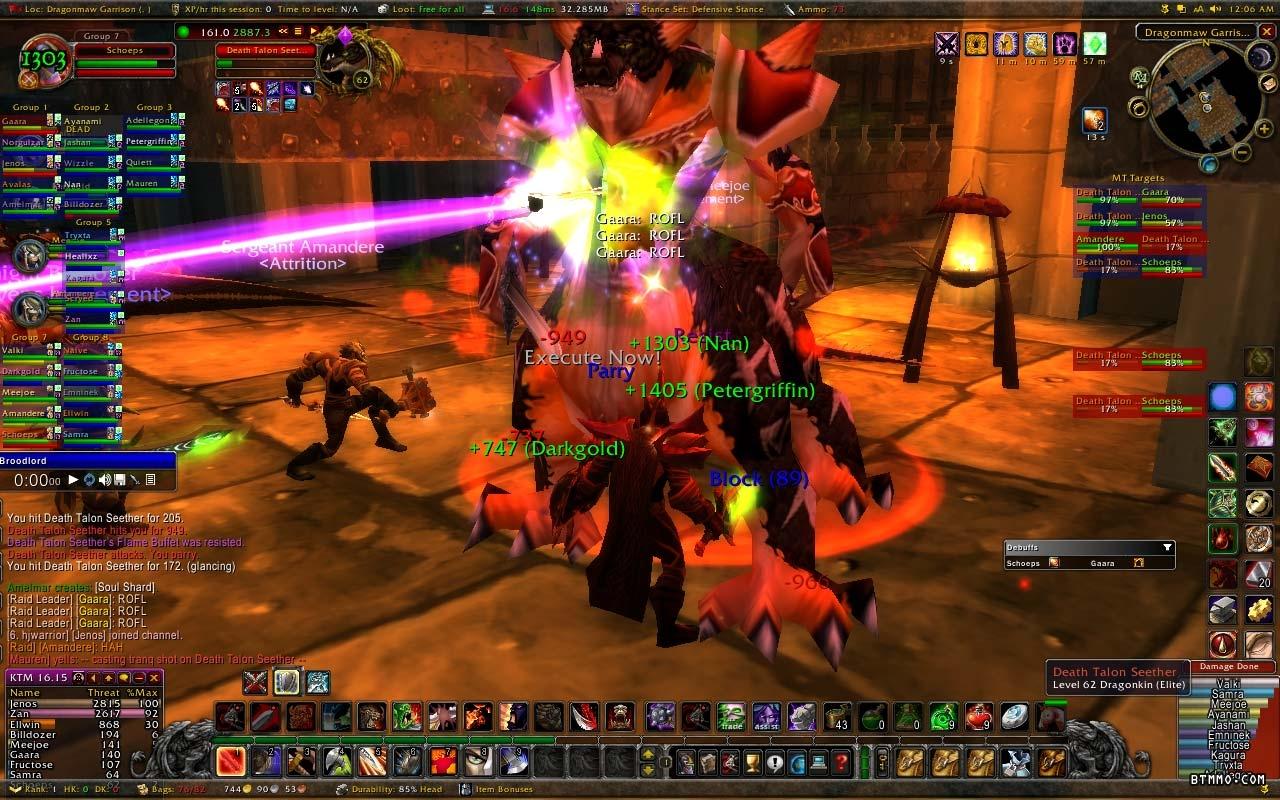Select Jenos row in KTM threat meter
Image resolution: width=1280 pixels, height=800 pixels.
[80, 704]
